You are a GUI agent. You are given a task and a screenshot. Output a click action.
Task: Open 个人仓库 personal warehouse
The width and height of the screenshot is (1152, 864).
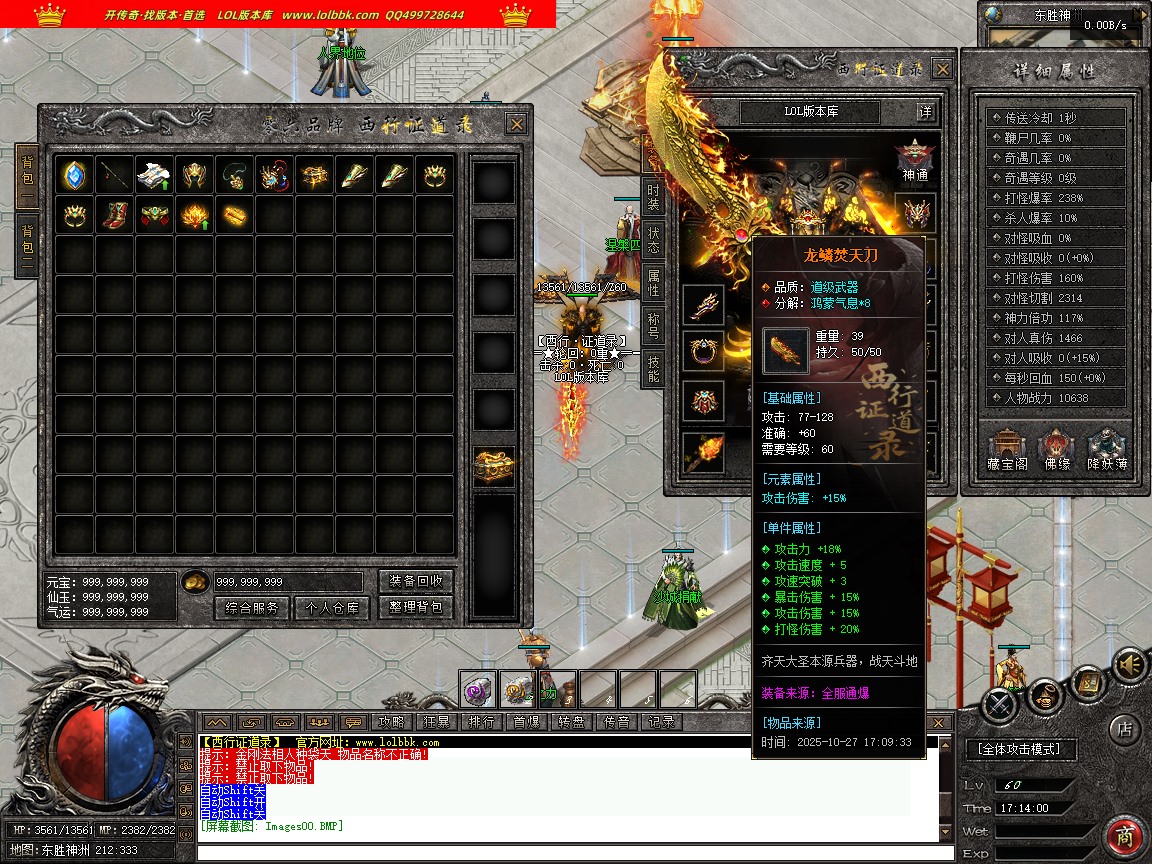click(x=331, y=608)
